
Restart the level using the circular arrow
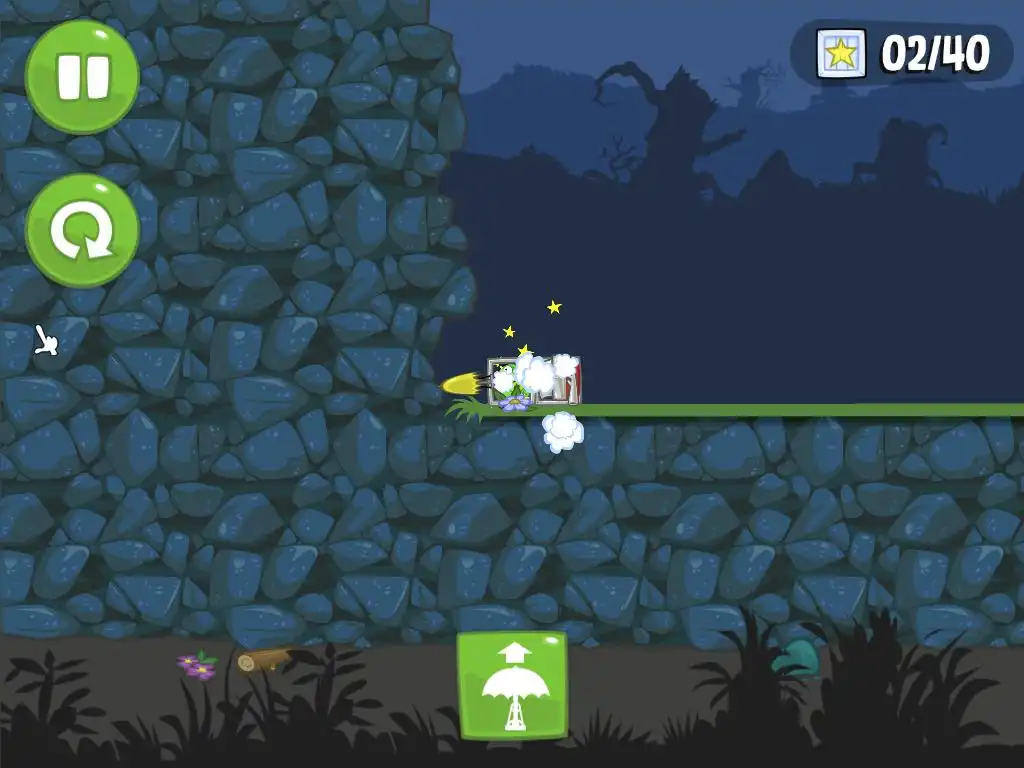coord(82,230)
